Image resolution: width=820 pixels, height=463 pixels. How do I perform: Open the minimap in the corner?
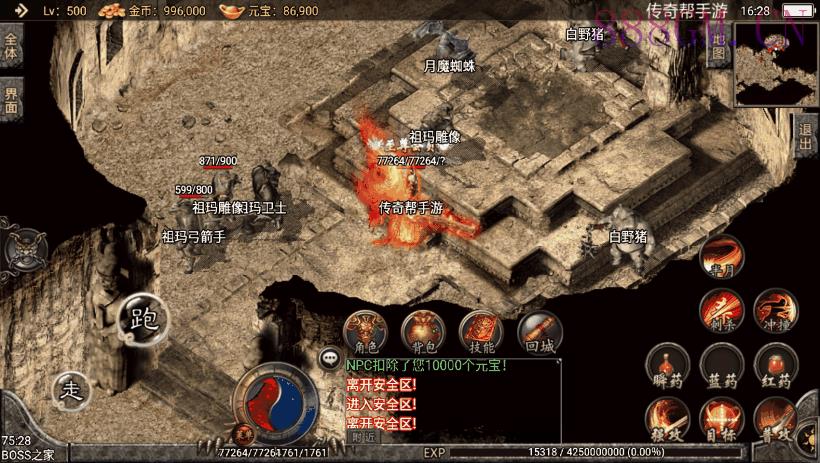point(776,66)
